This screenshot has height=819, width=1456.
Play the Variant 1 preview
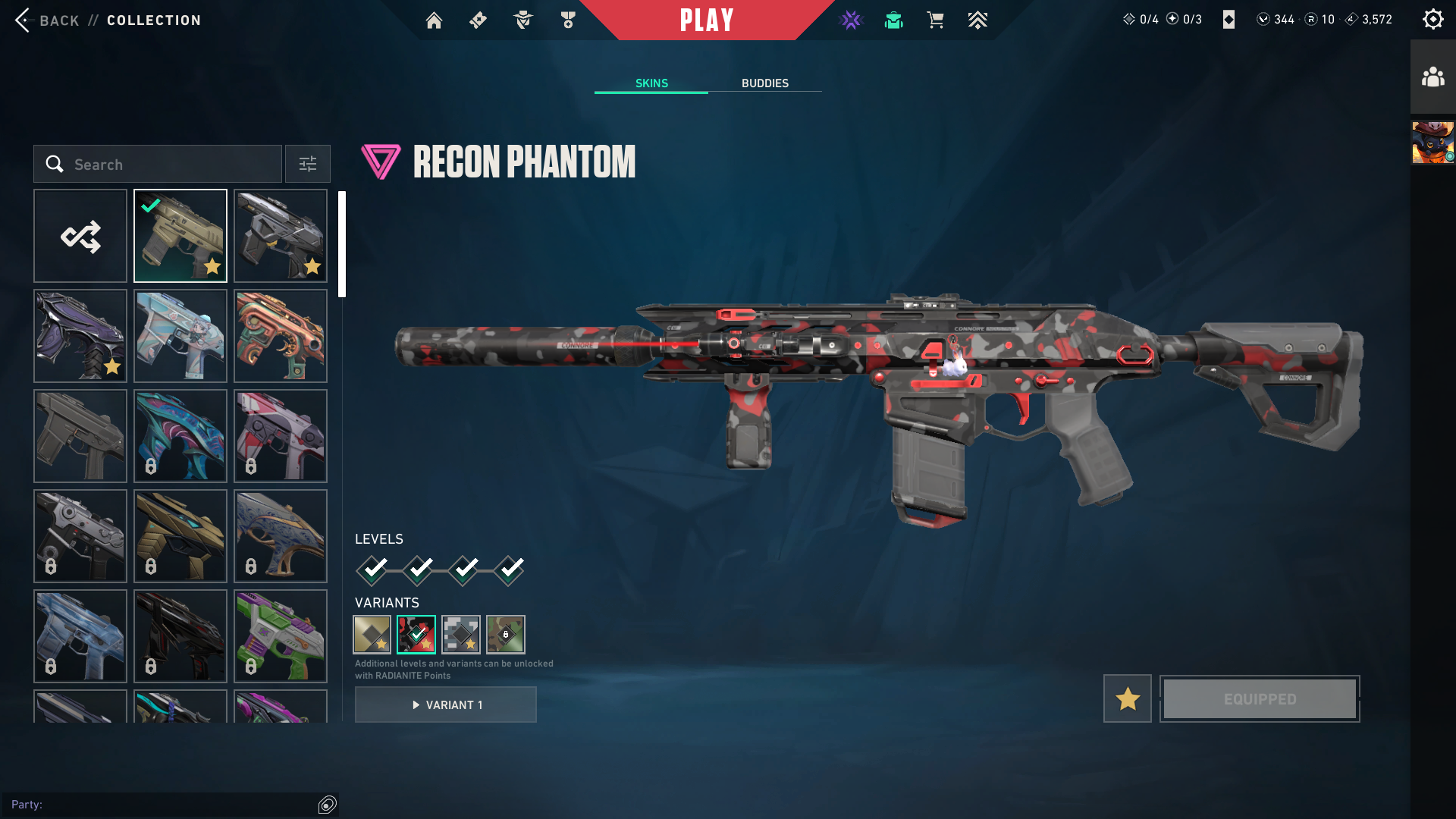click(446, 704)
